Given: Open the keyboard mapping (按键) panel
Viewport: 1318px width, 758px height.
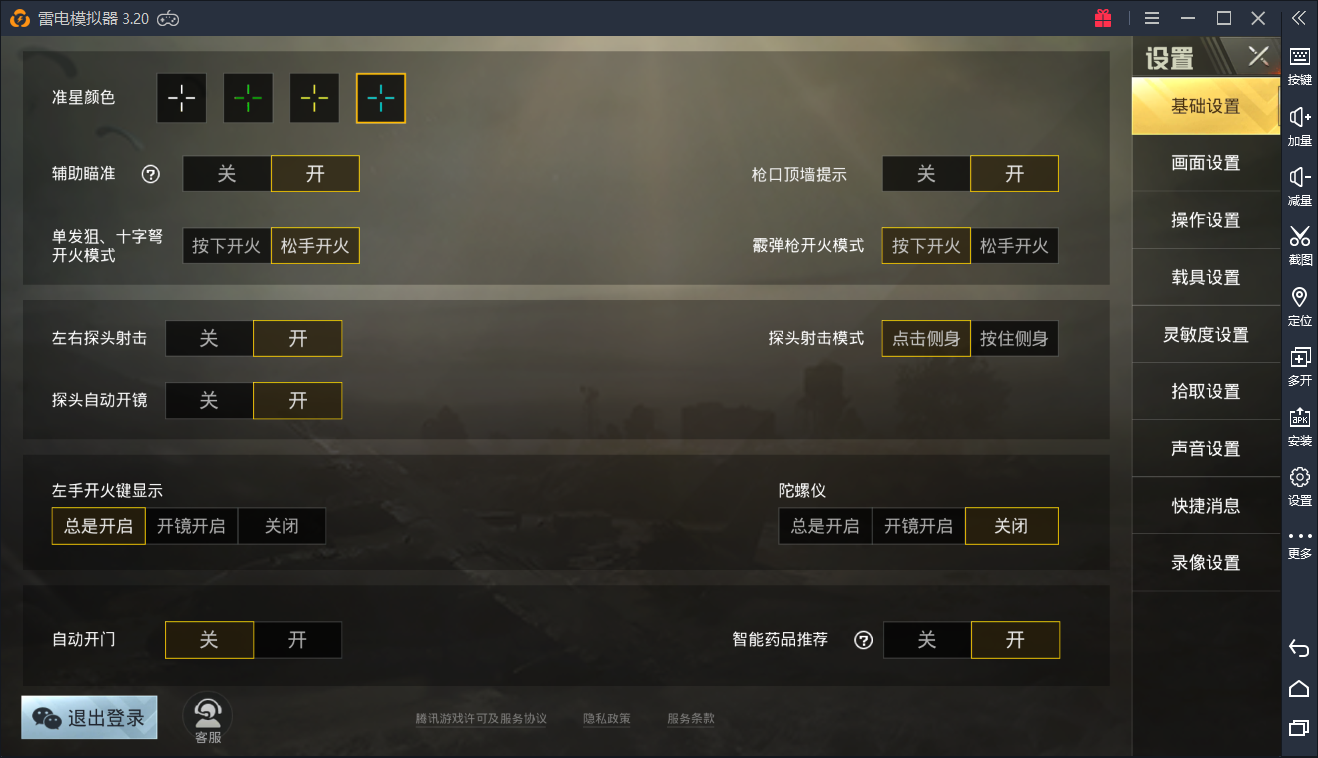Looking at the screenshot, I should [x=1299, y=68].
